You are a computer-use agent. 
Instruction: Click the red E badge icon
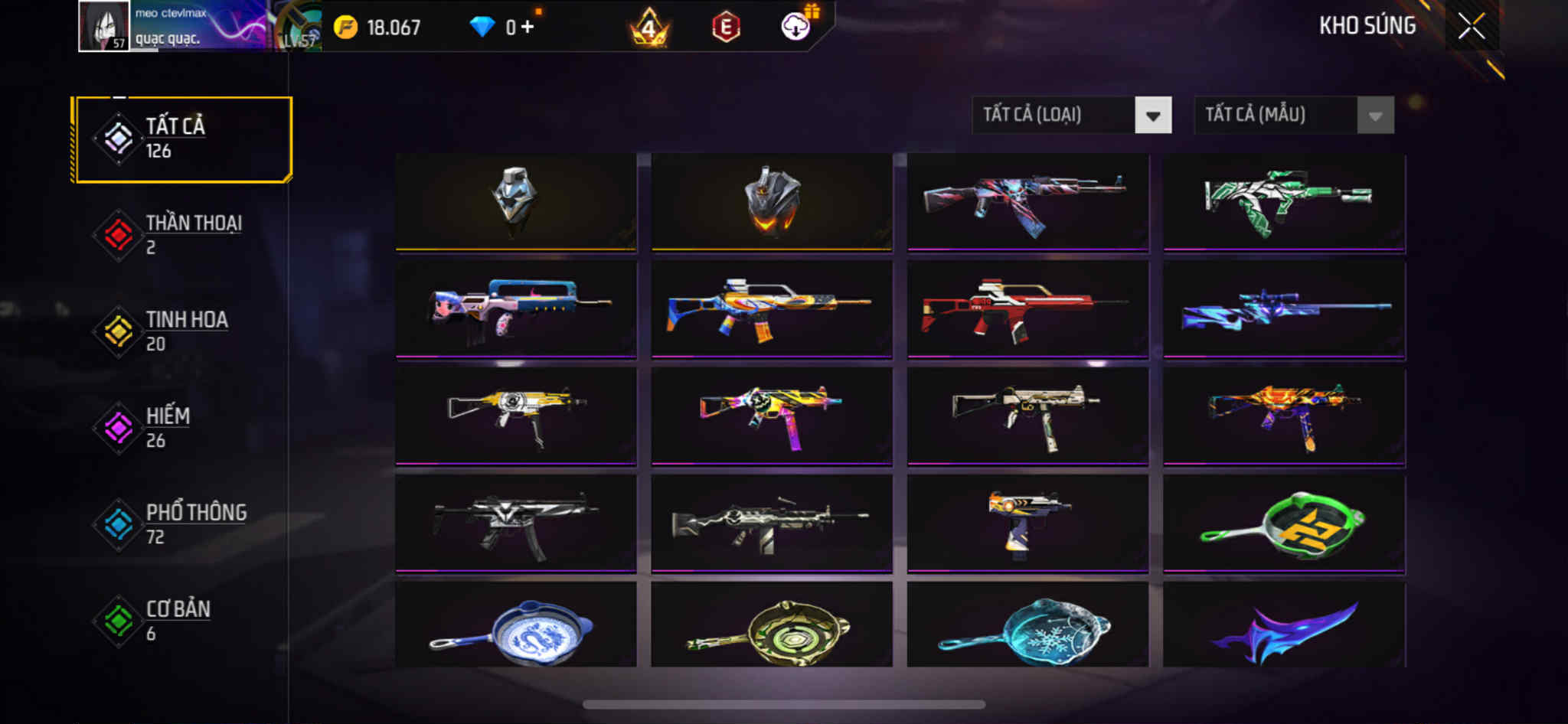725,28
